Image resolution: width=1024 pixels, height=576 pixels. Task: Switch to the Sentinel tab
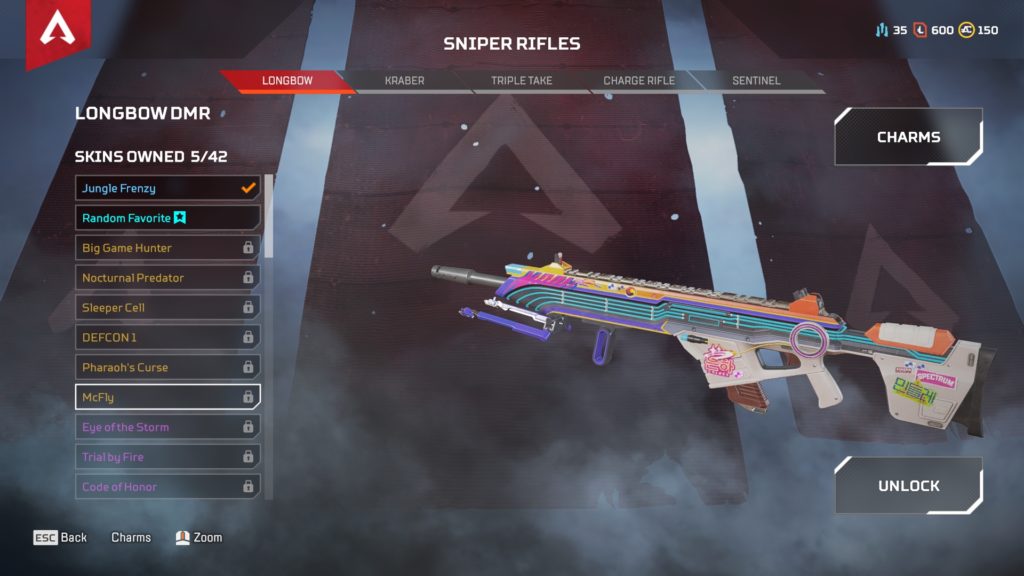click(756, 81)
